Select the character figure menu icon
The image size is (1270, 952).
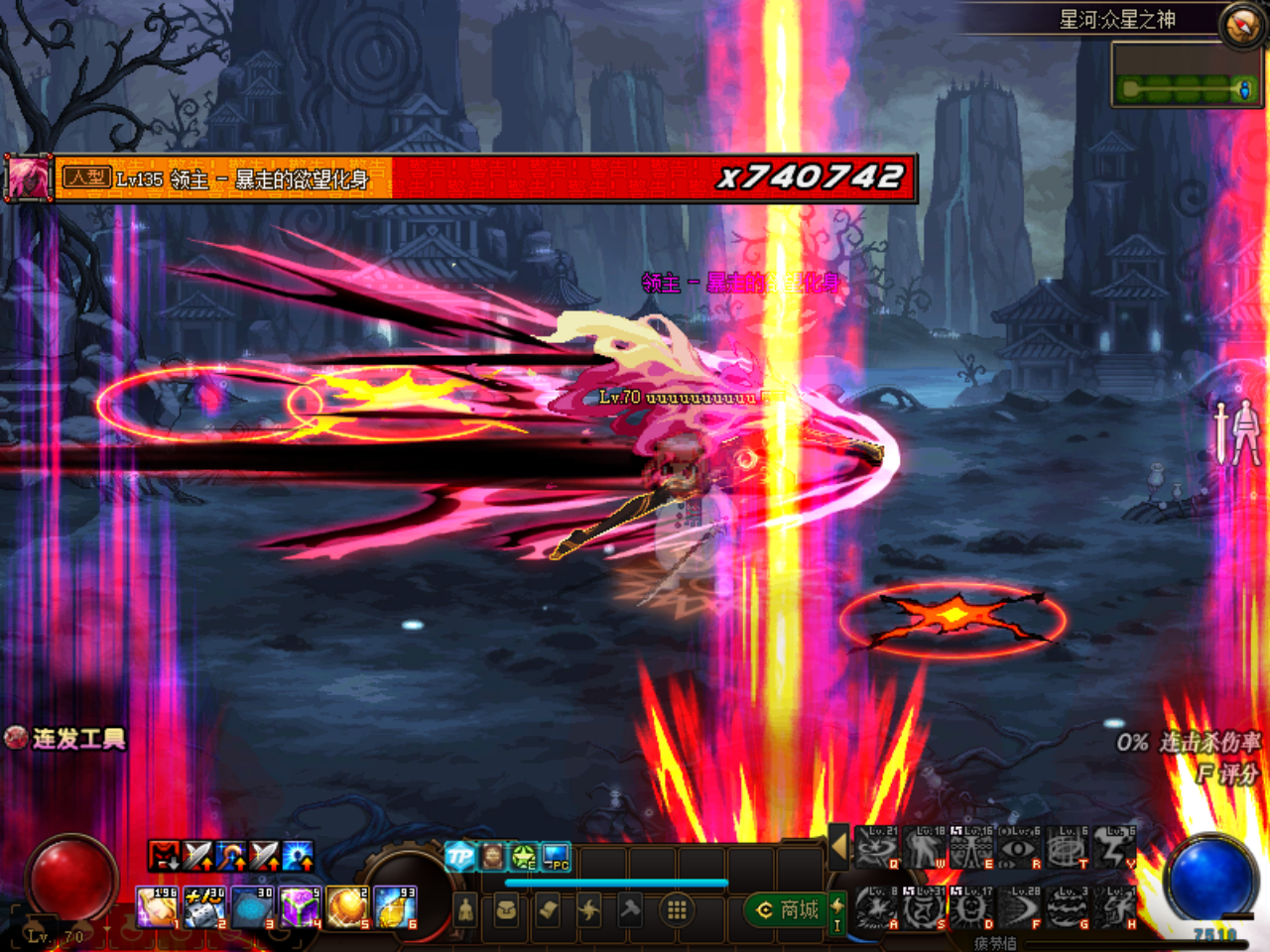465,910
